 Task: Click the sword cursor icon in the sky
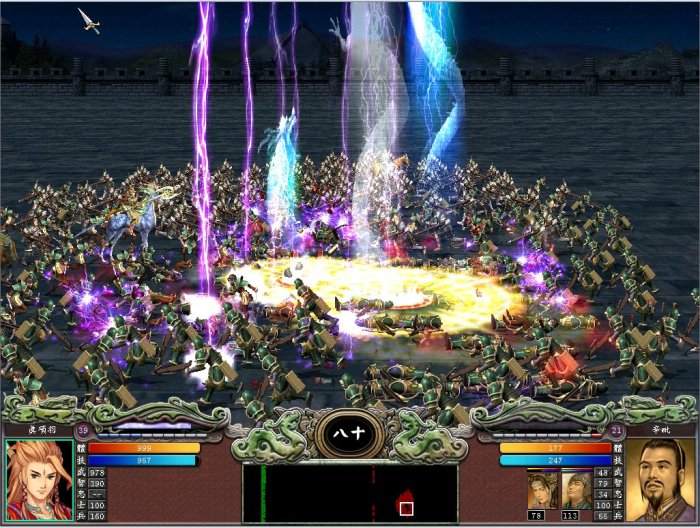pos(89,20)
